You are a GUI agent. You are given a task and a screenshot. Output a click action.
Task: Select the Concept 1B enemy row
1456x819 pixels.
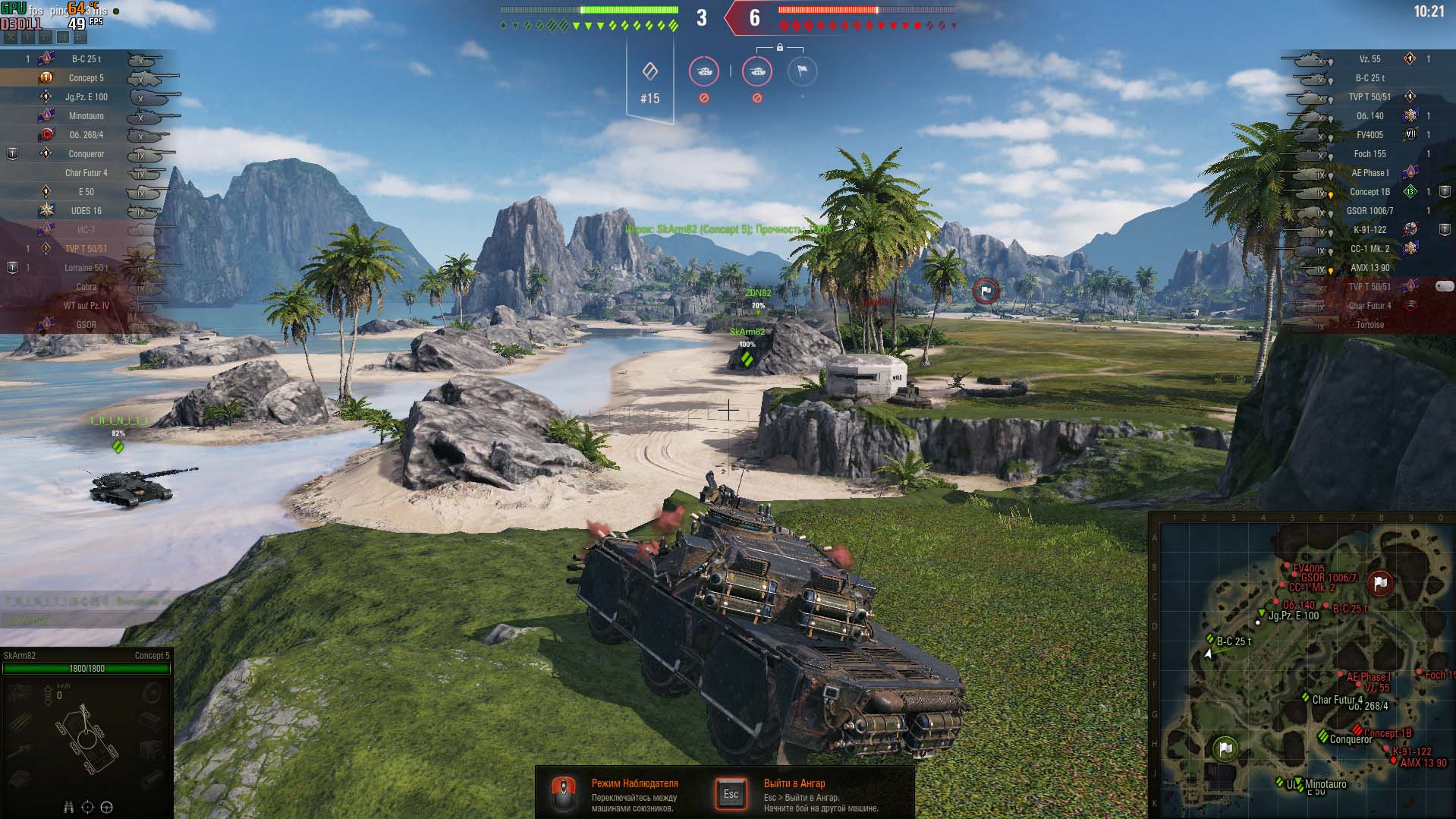tap(1370, 192)
